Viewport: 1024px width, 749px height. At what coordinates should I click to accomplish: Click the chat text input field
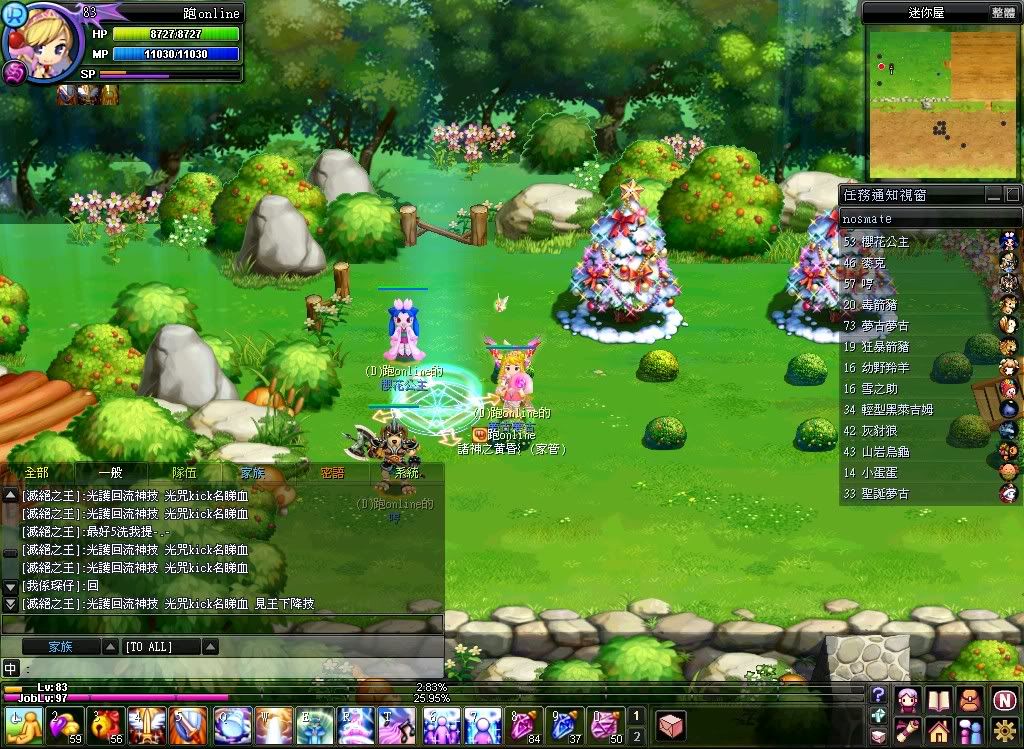(x=230, y=667)
